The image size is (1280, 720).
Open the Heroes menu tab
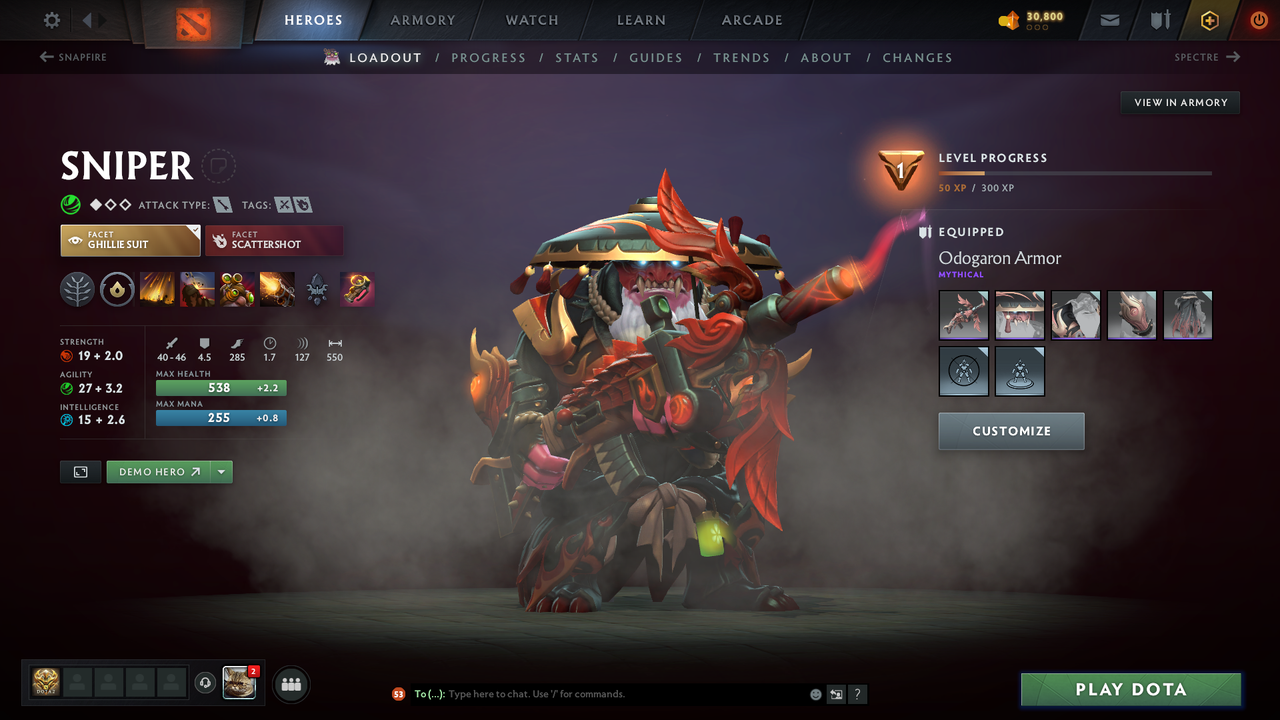(x=313, y=19)
